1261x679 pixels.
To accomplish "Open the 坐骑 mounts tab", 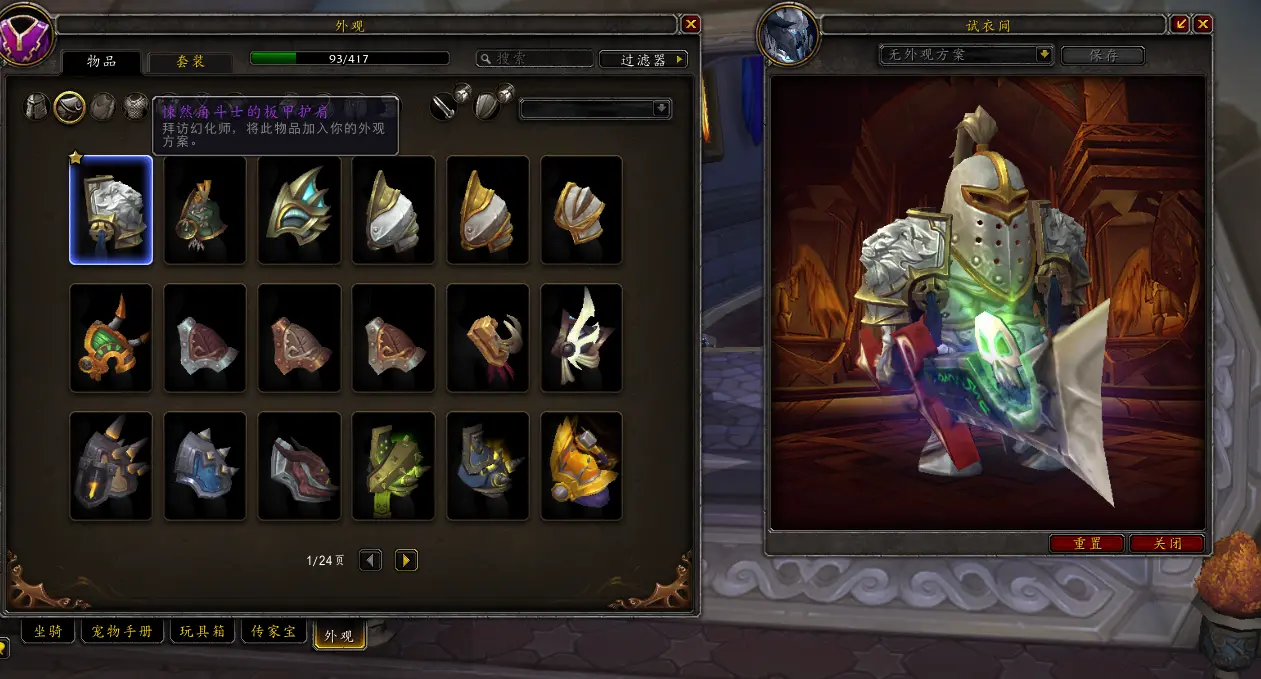I will tap(48, 632).
